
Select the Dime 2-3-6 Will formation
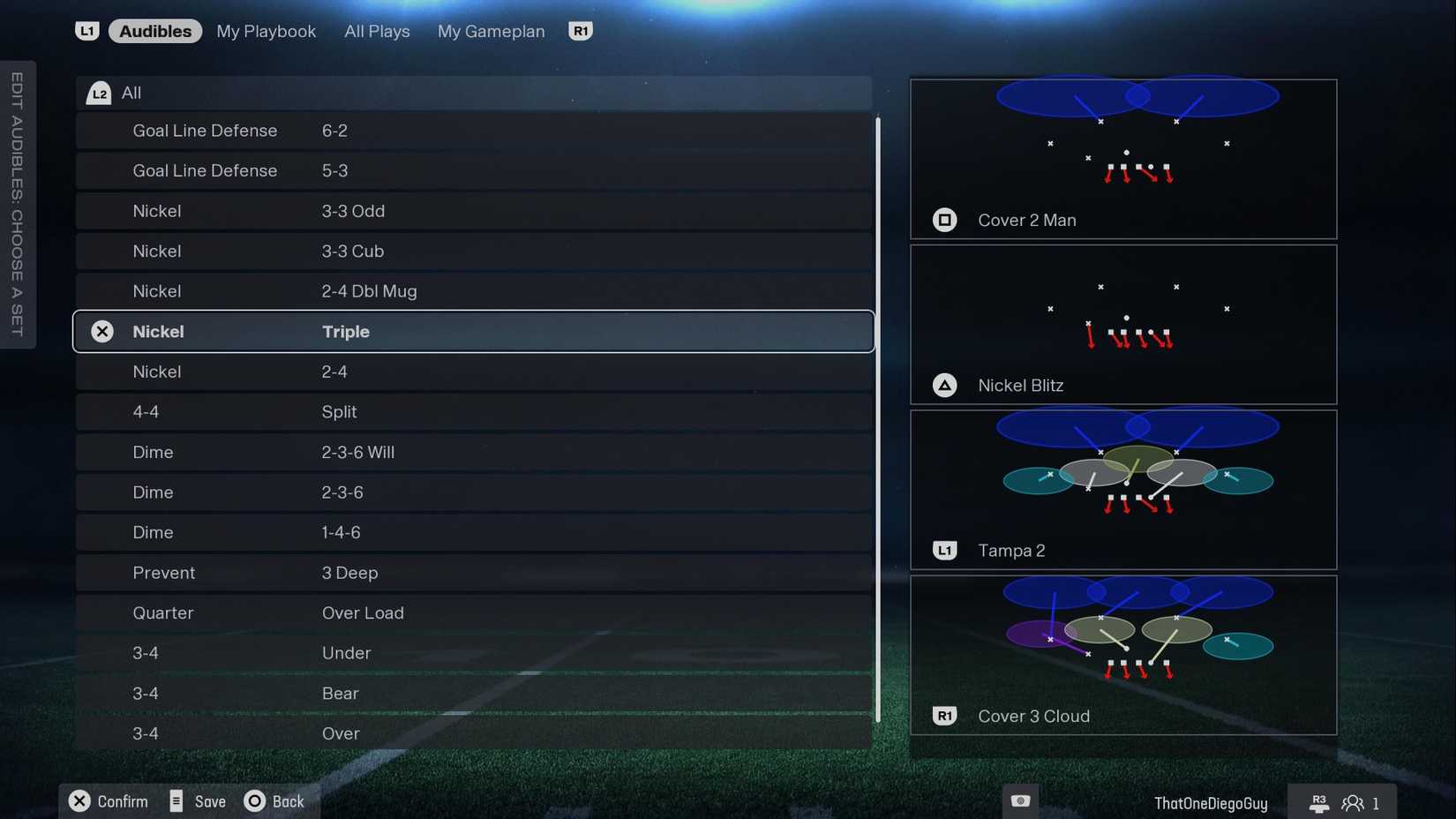[x=474, y=452]
